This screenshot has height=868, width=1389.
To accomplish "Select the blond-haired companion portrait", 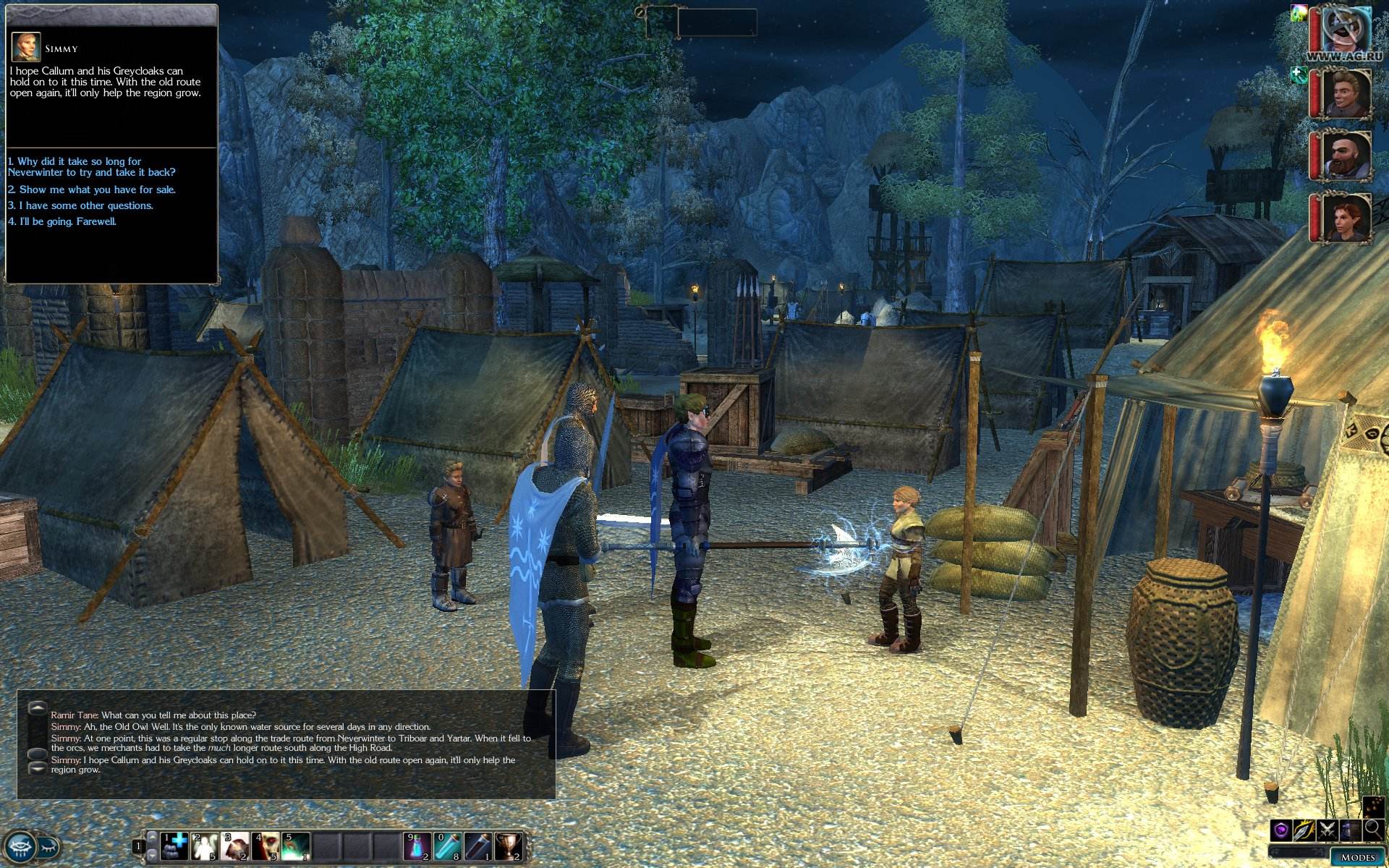I will (x=1346, y=93).
